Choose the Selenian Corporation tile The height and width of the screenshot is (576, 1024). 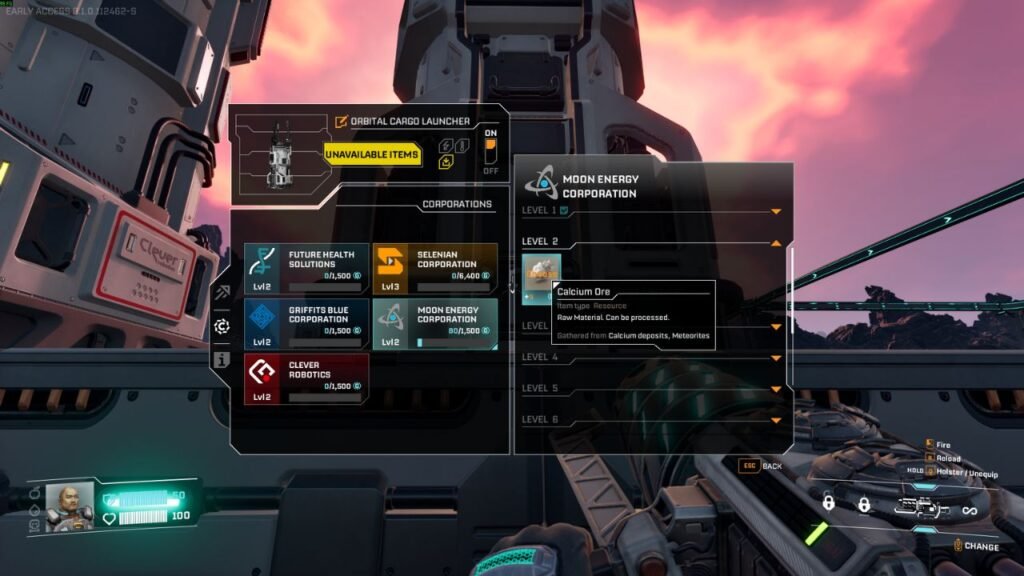point(434,266)
